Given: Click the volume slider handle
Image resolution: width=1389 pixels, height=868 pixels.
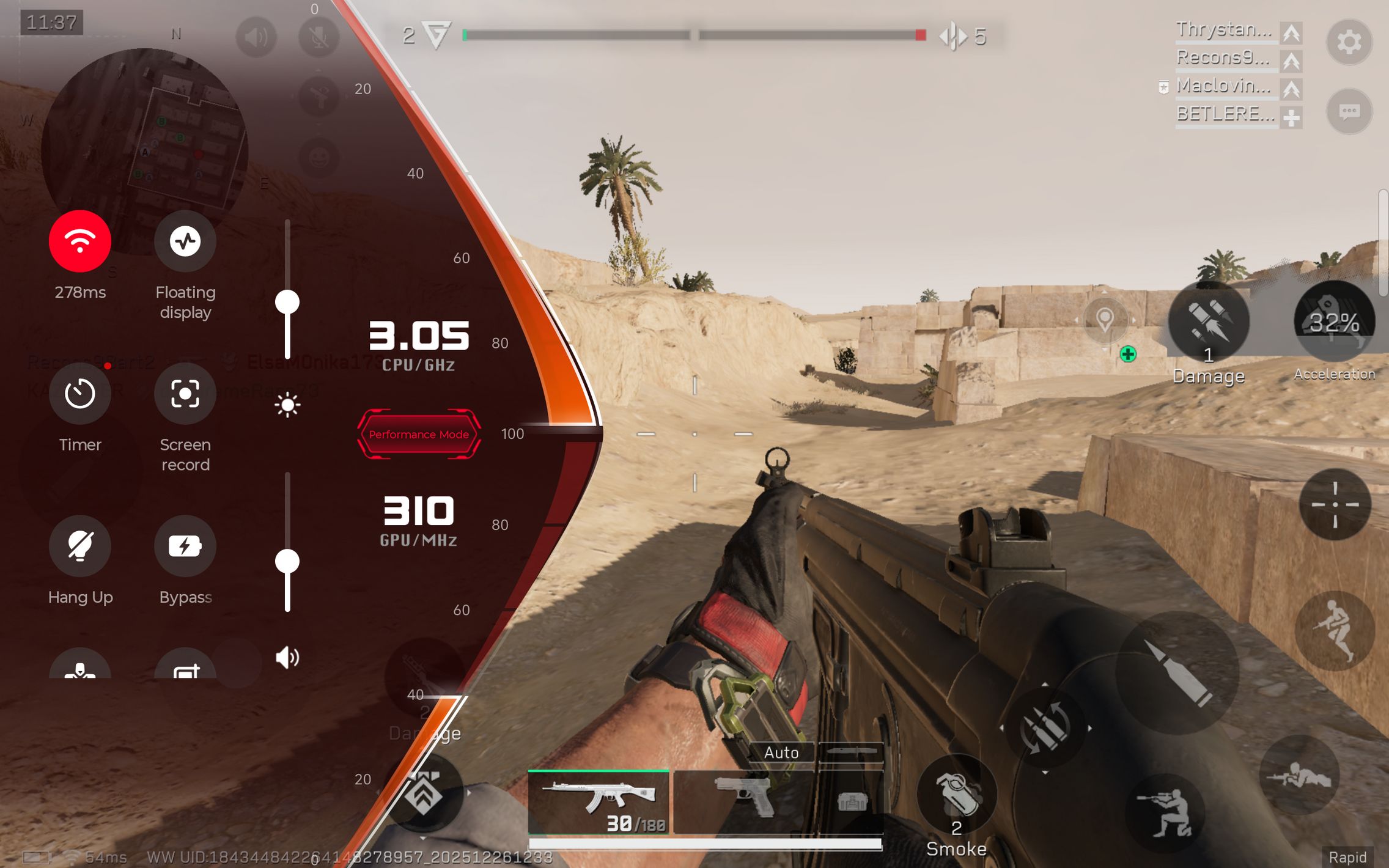Looking at the screenshot, I should click(x=287, y=561).
